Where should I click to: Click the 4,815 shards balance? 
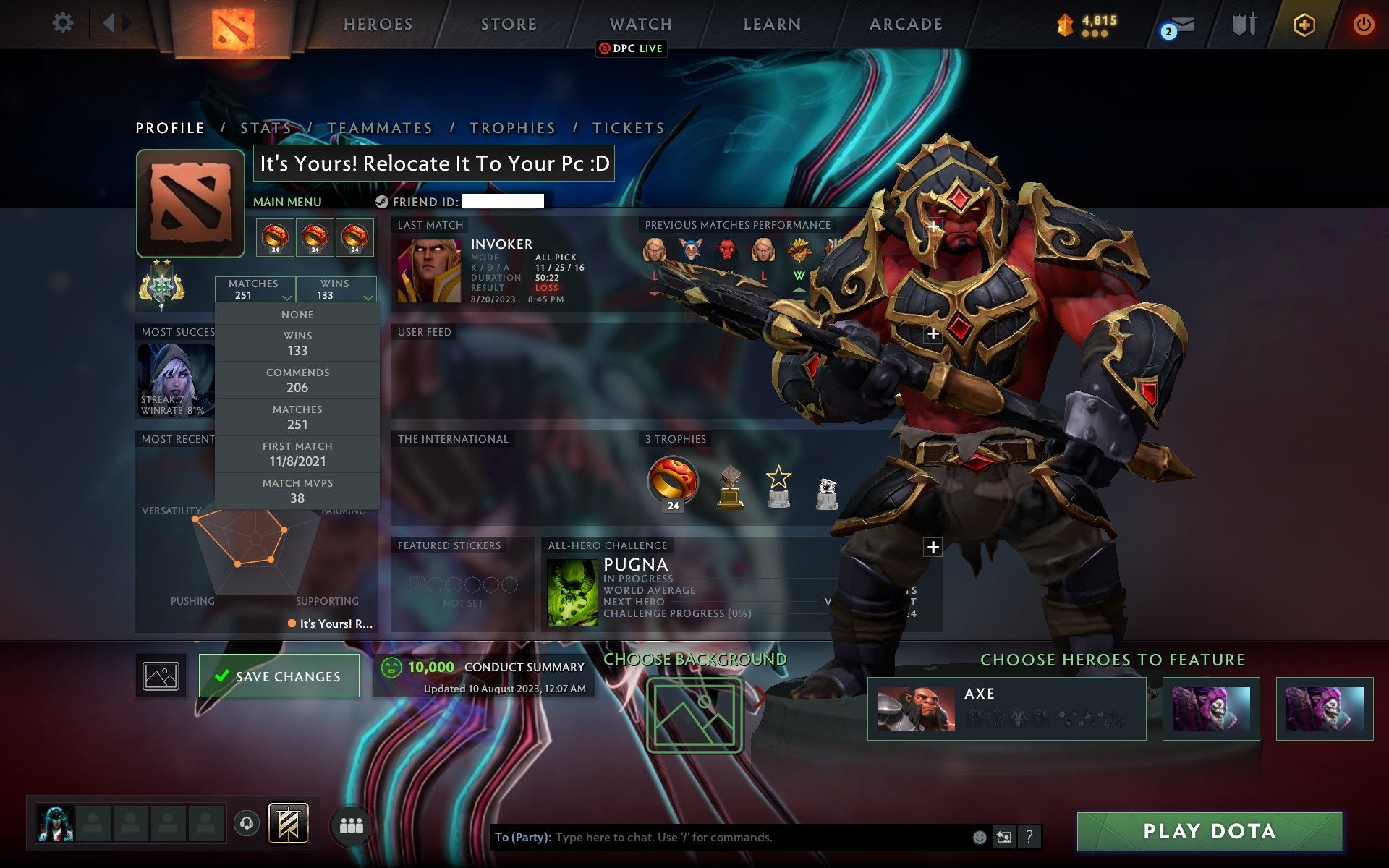[x=1085, y=22]
